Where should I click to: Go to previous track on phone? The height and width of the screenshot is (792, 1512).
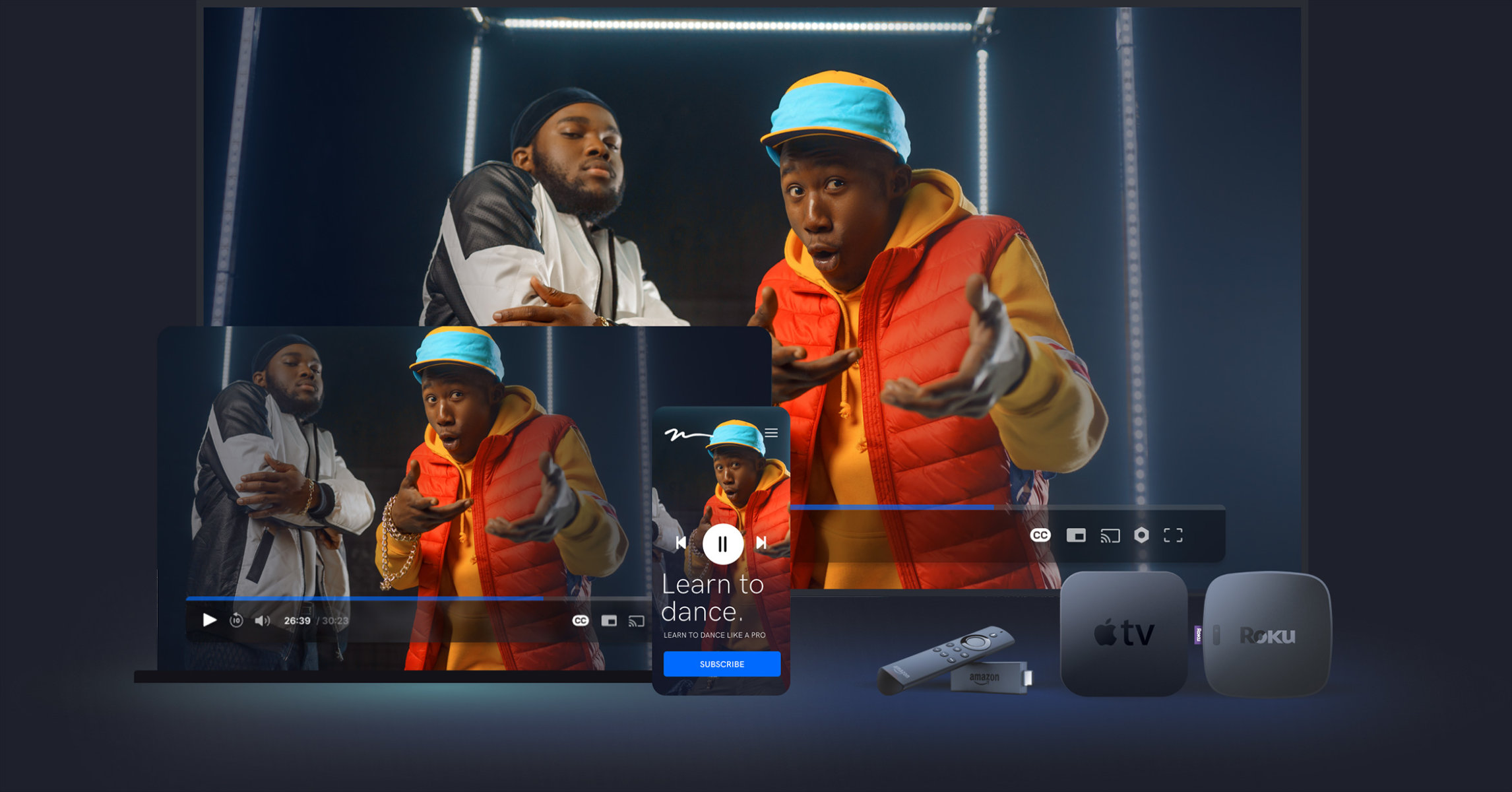pos(681,543)
